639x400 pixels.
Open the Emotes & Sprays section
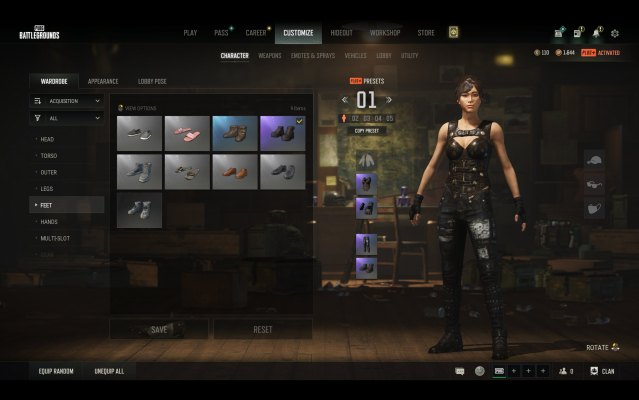click(315, 56)
